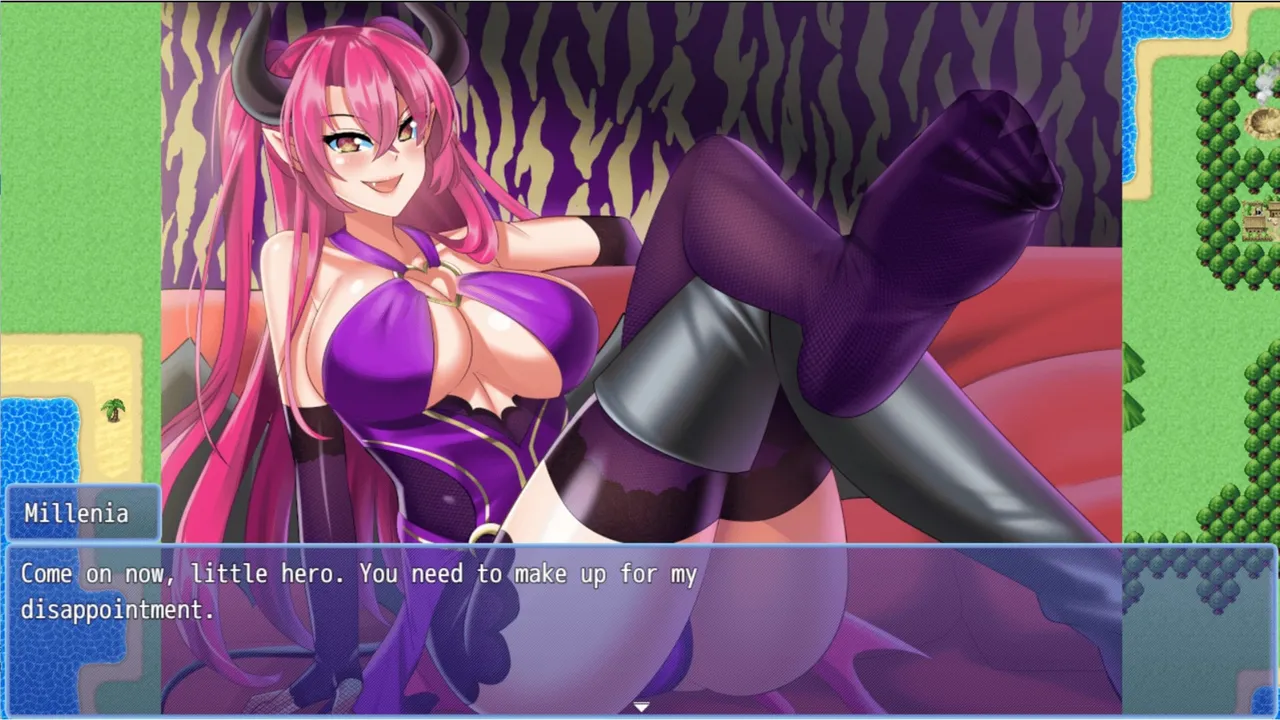Click the smoking volcano crater on the map
This screenshot has width=1280, height=720.
1258,124
